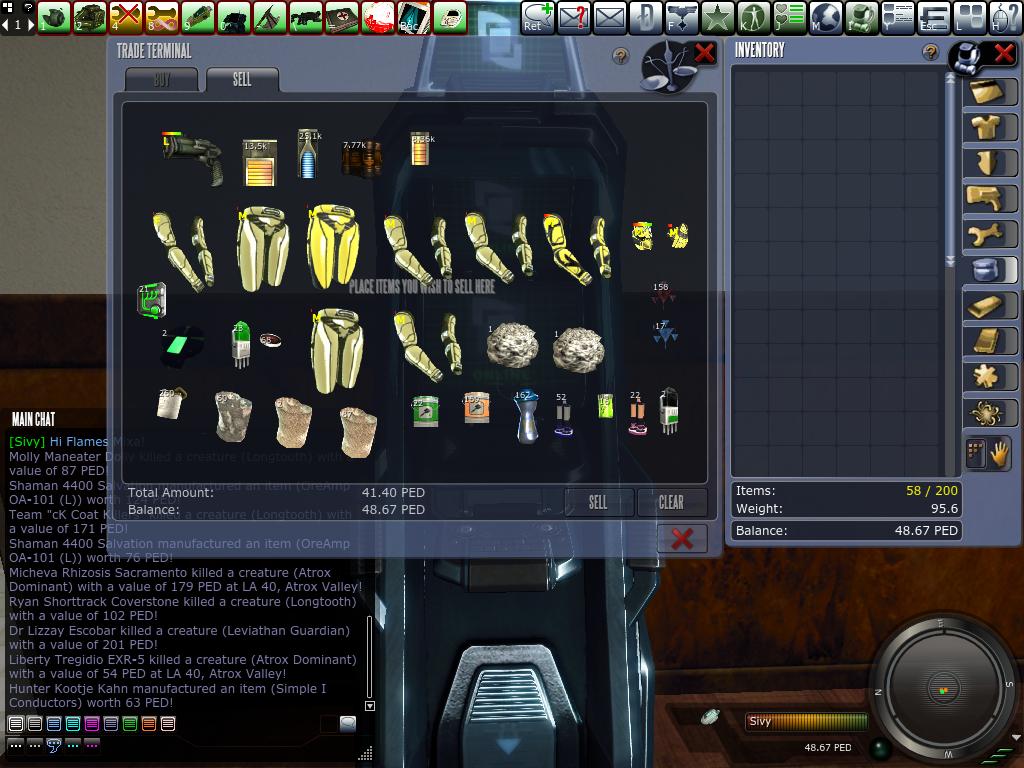Cancel with the red X below Clear
Viewport: 1024px width, 768px height.
pos(682,539)
